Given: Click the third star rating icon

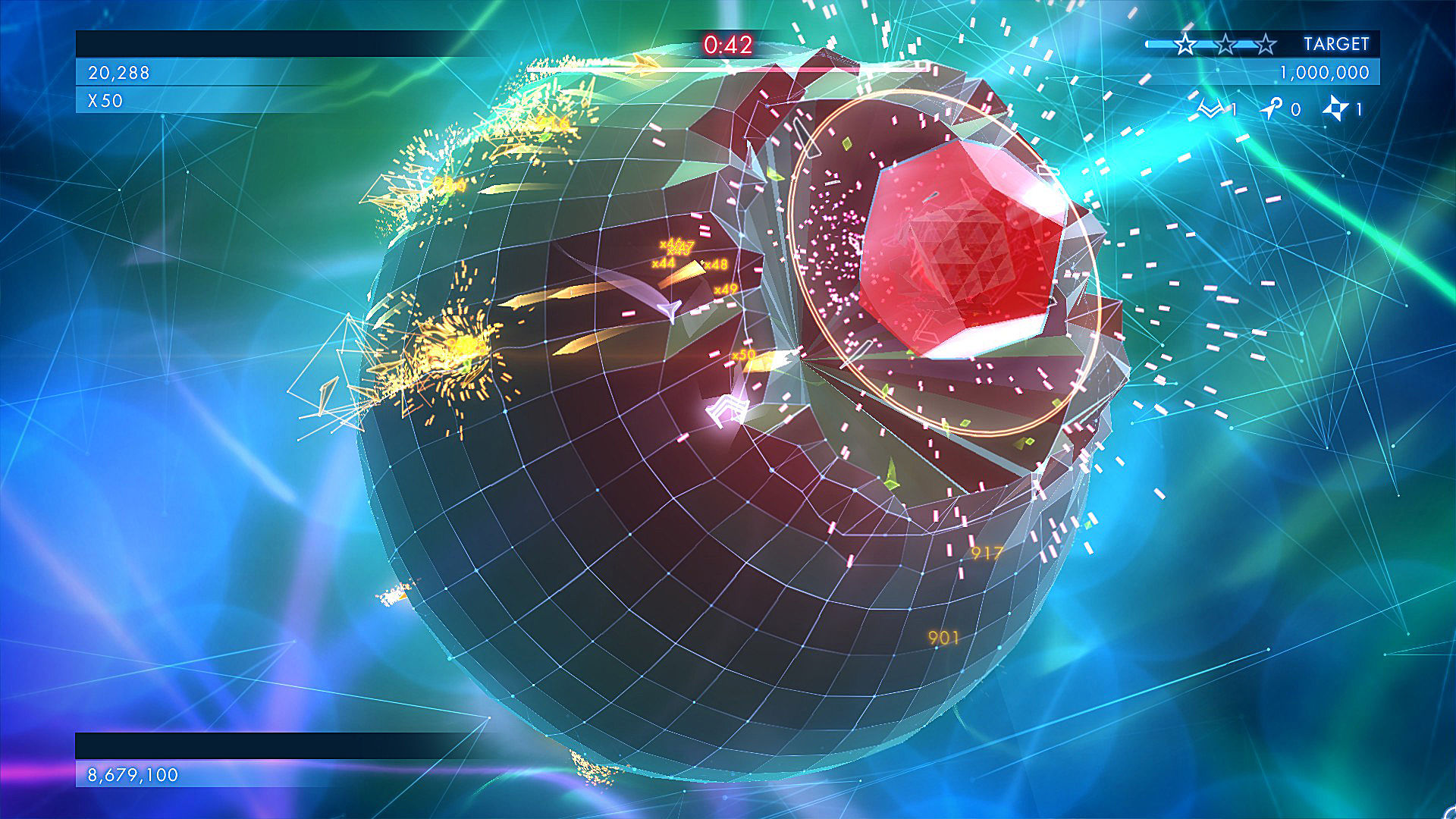Looking at the screenshot, I should coord(1266,43).
